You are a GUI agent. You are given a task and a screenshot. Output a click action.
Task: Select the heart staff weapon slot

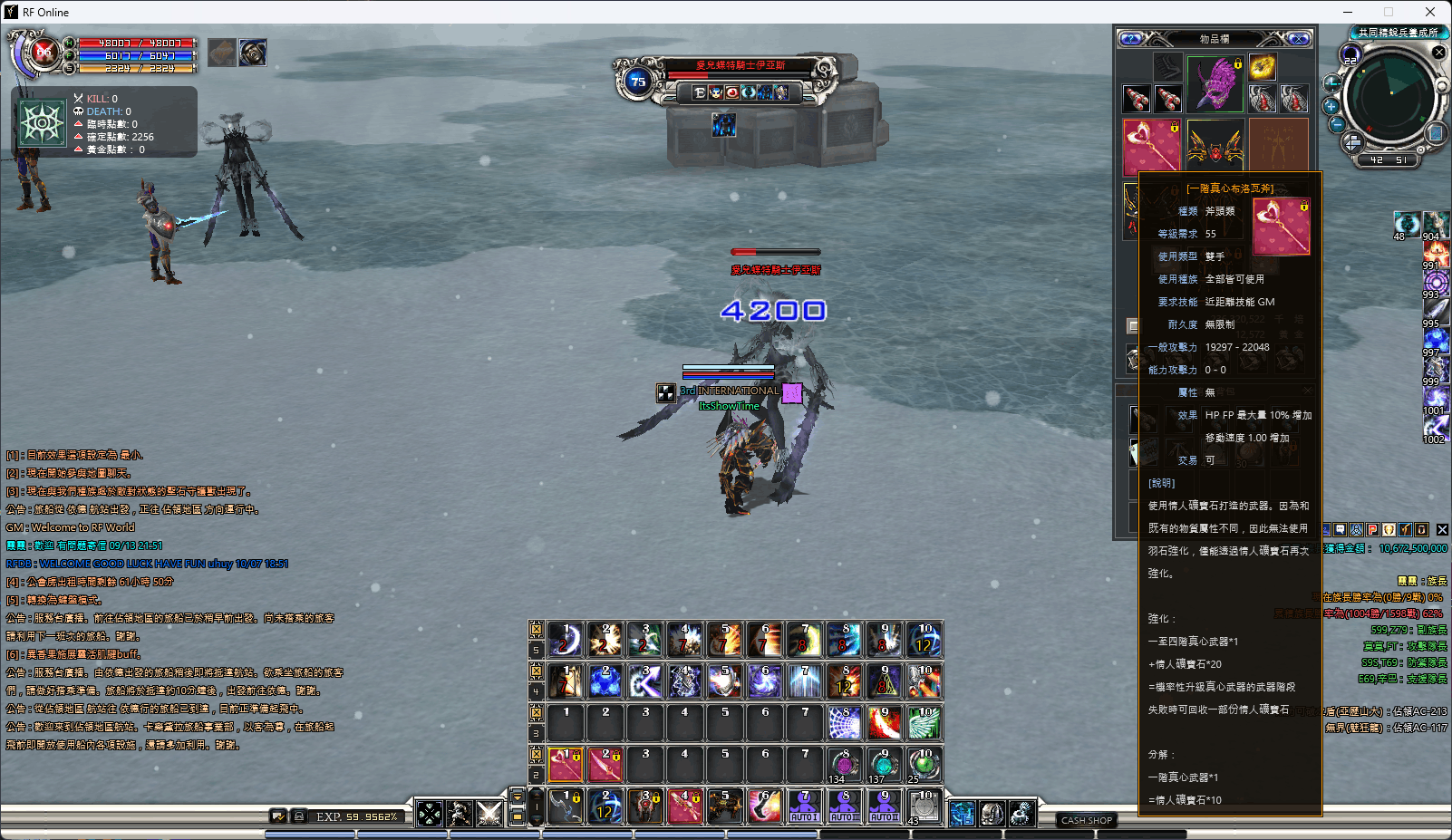pos(1151,145)
